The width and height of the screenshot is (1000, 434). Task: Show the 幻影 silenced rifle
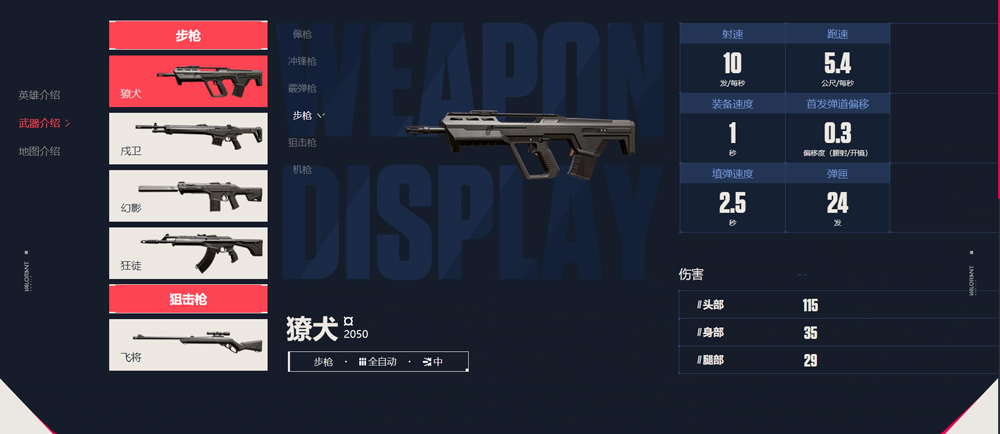(x=188, y=196)
